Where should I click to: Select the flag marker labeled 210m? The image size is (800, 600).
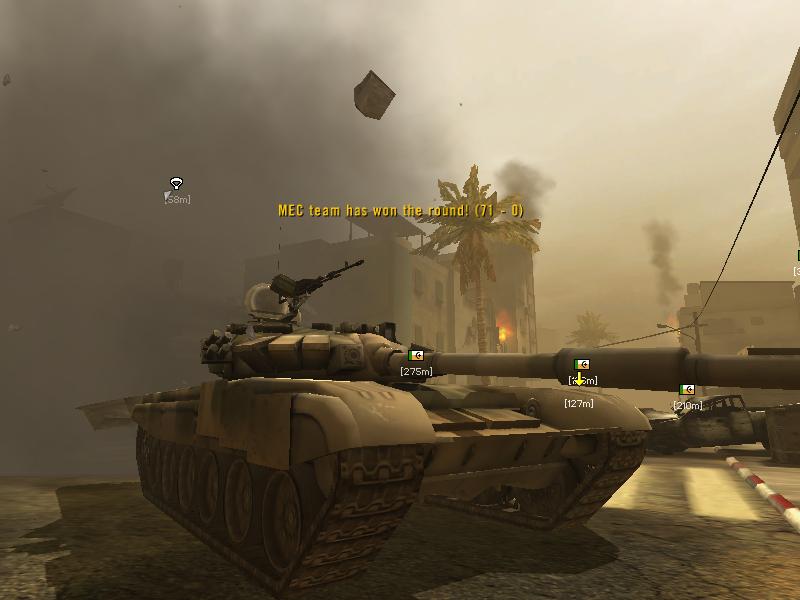coord(687,390)
